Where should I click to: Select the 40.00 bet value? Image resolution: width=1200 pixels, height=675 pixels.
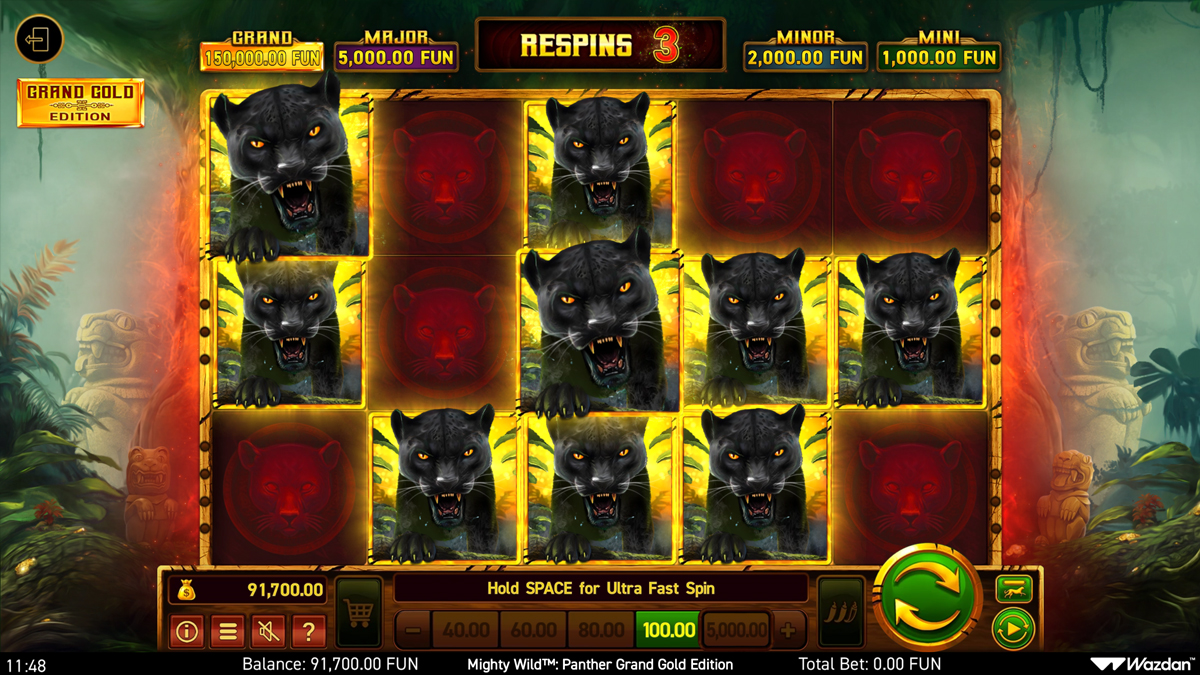pos(465,630)
